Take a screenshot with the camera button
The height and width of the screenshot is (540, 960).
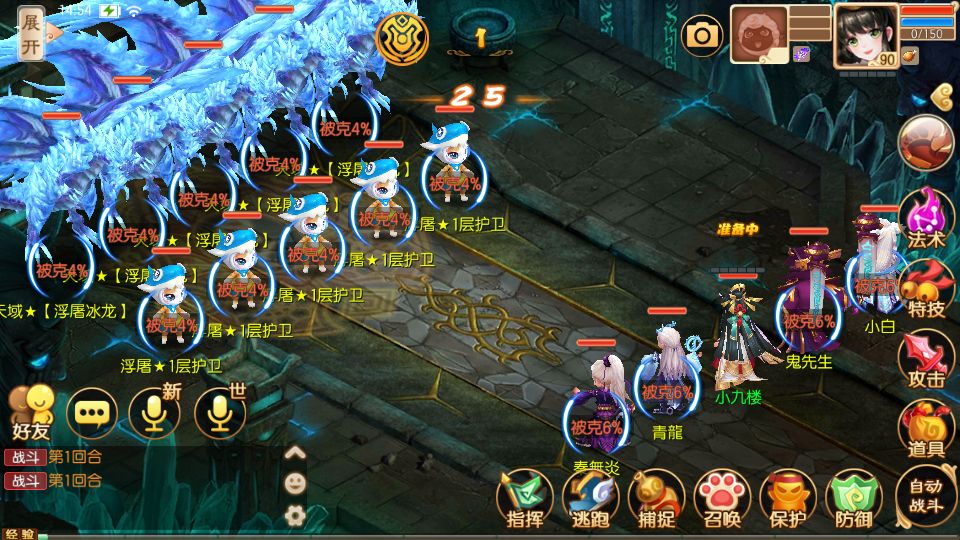pyautogui.click(x=703, y=37)
